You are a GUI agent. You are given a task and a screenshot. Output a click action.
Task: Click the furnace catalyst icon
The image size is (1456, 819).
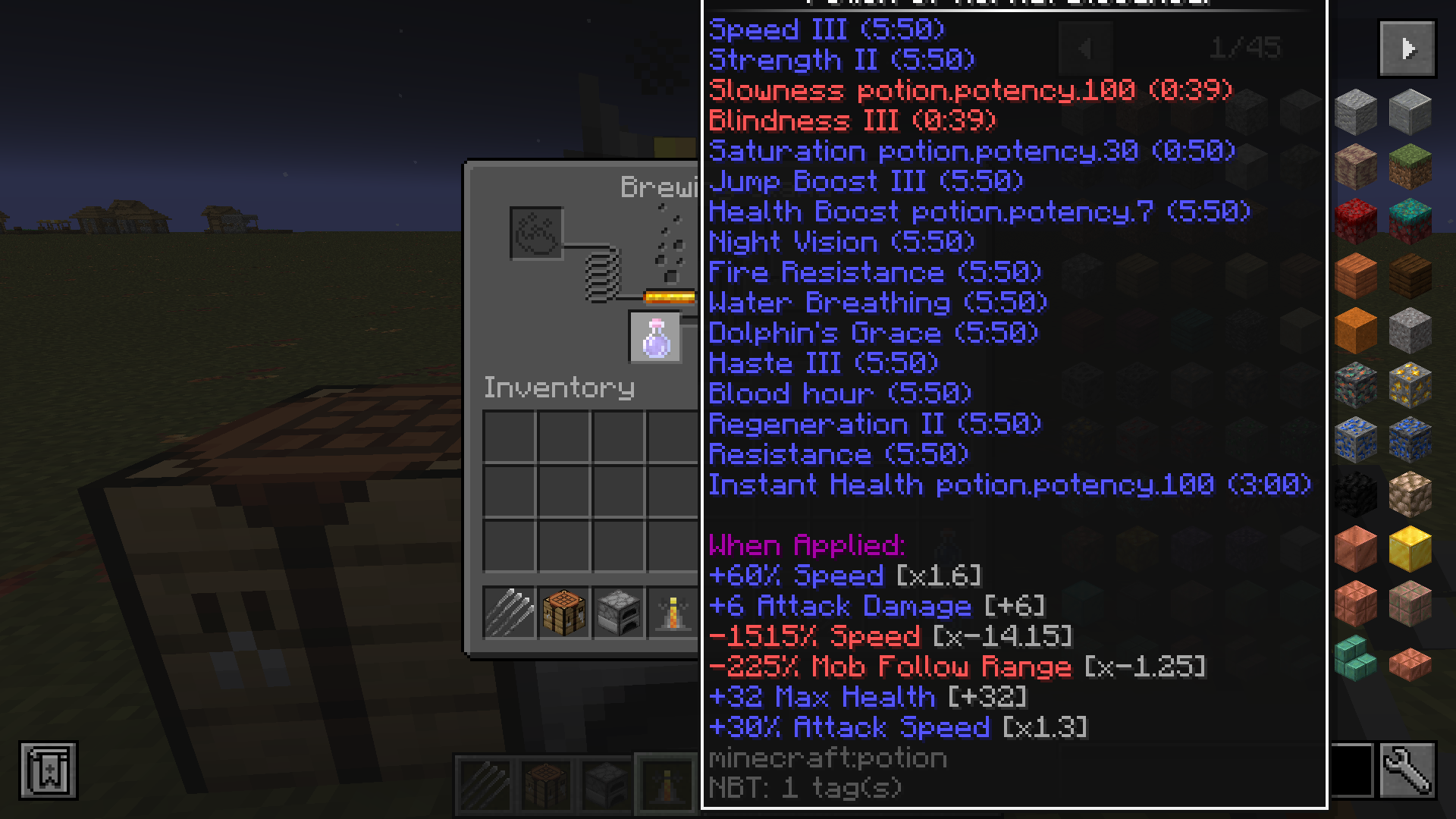[x=618, y=614]
